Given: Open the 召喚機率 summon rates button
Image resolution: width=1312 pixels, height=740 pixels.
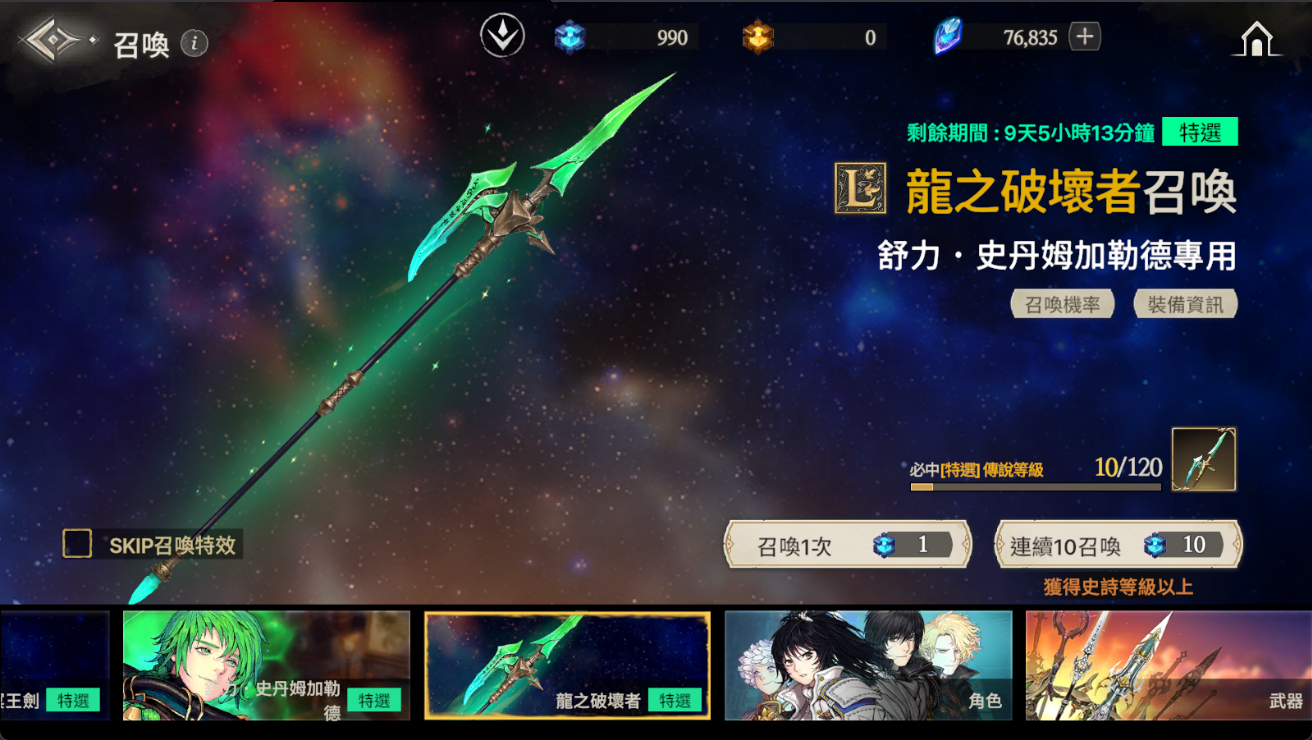Looking at the screenshot, I should point(1062,304).
